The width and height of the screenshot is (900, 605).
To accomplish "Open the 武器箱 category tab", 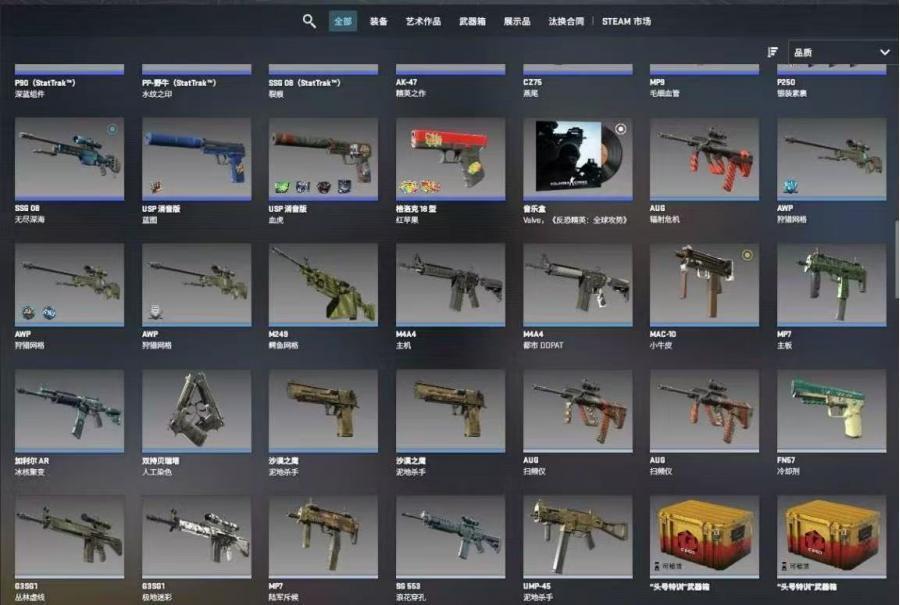I will [474, 21].
